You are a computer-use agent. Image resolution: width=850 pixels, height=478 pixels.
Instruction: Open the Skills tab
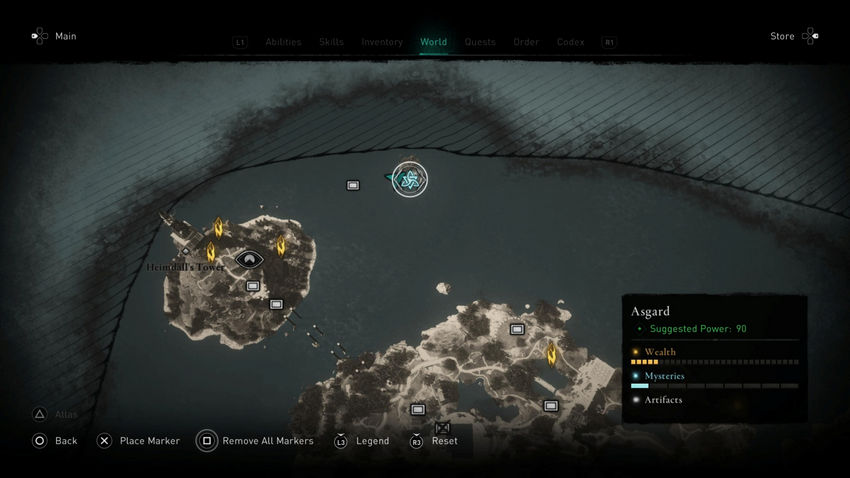coord(331,42)
